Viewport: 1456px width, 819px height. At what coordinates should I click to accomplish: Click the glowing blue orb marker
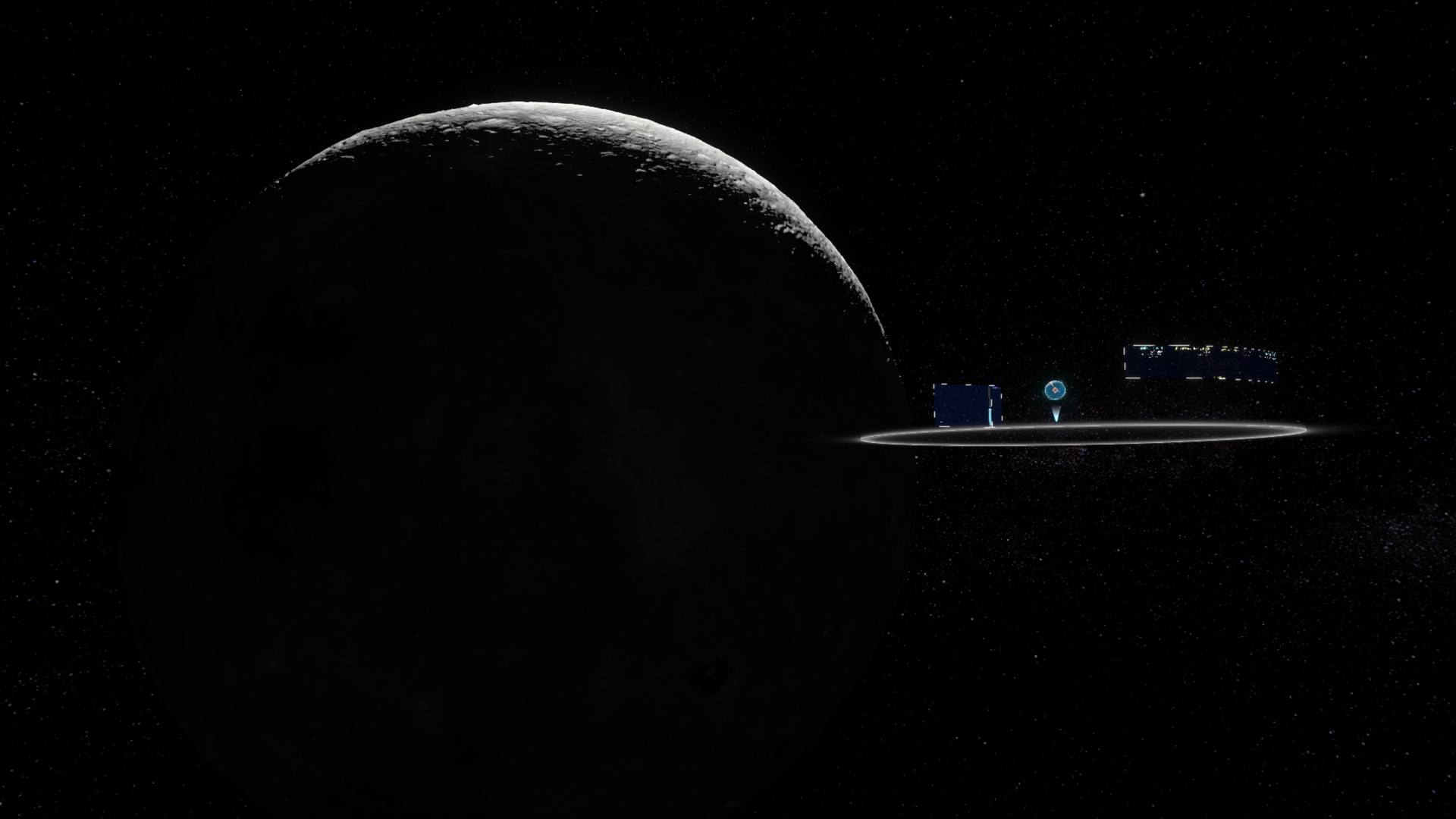[x=1055, y=391]
